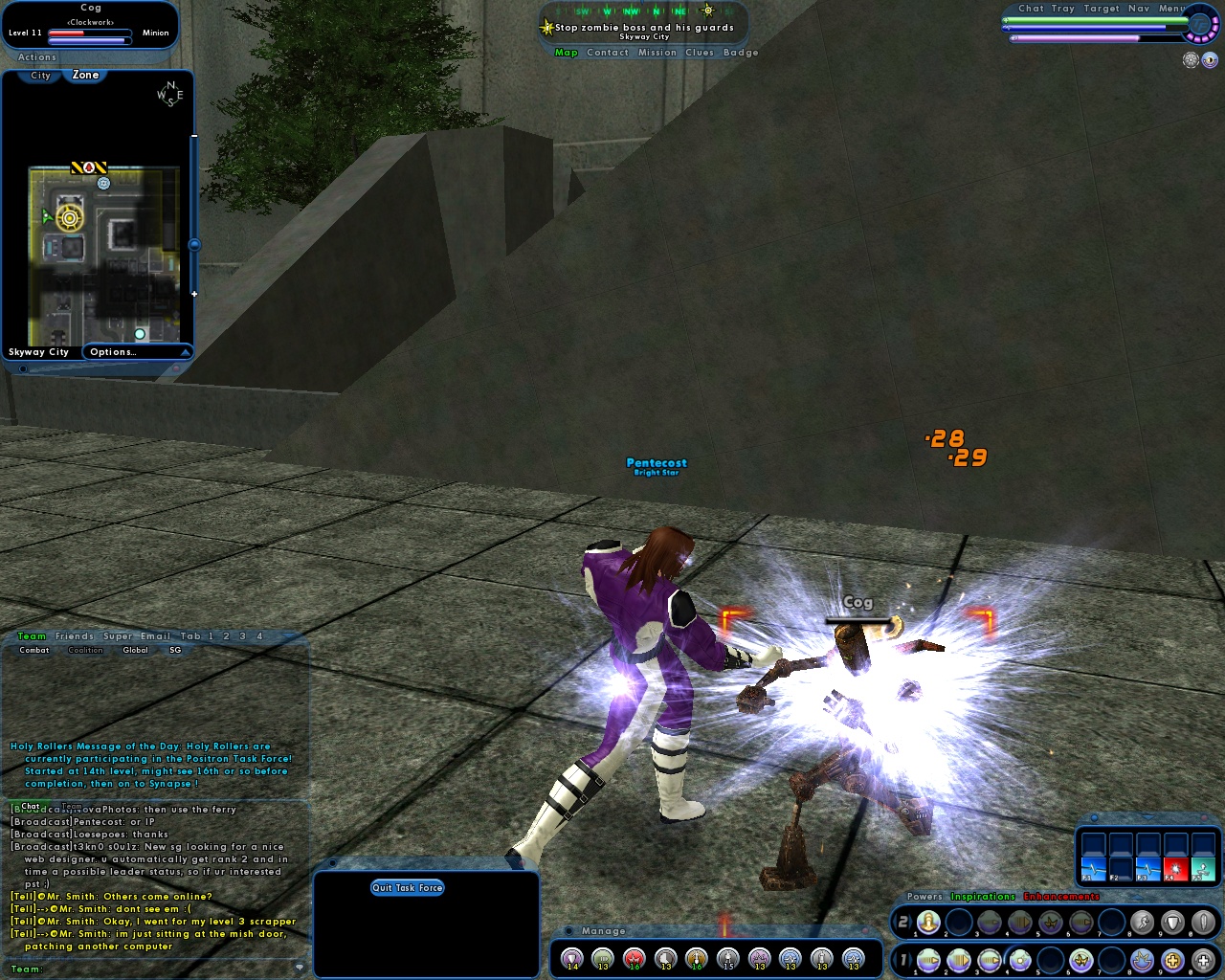1225x980 pixels.
Task: Expand the Actions panel under Cog's status bar
Action: tap(36, 57)
